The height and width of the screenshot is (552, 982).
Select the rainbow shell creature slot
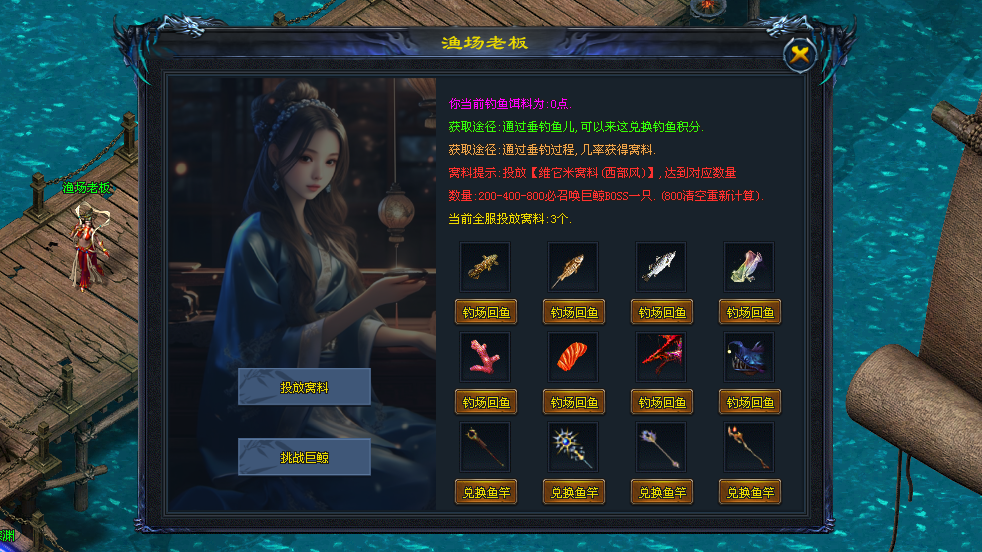point(749,267)
